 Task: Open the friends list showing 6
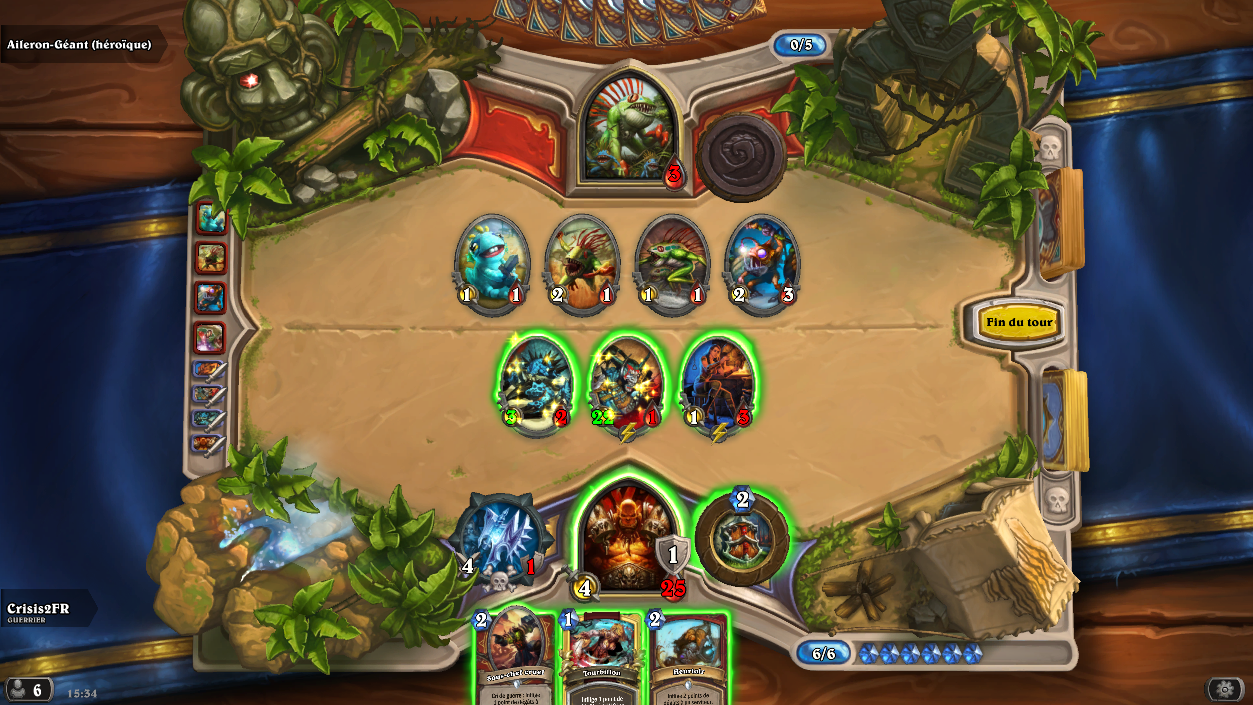click(28, 690)
